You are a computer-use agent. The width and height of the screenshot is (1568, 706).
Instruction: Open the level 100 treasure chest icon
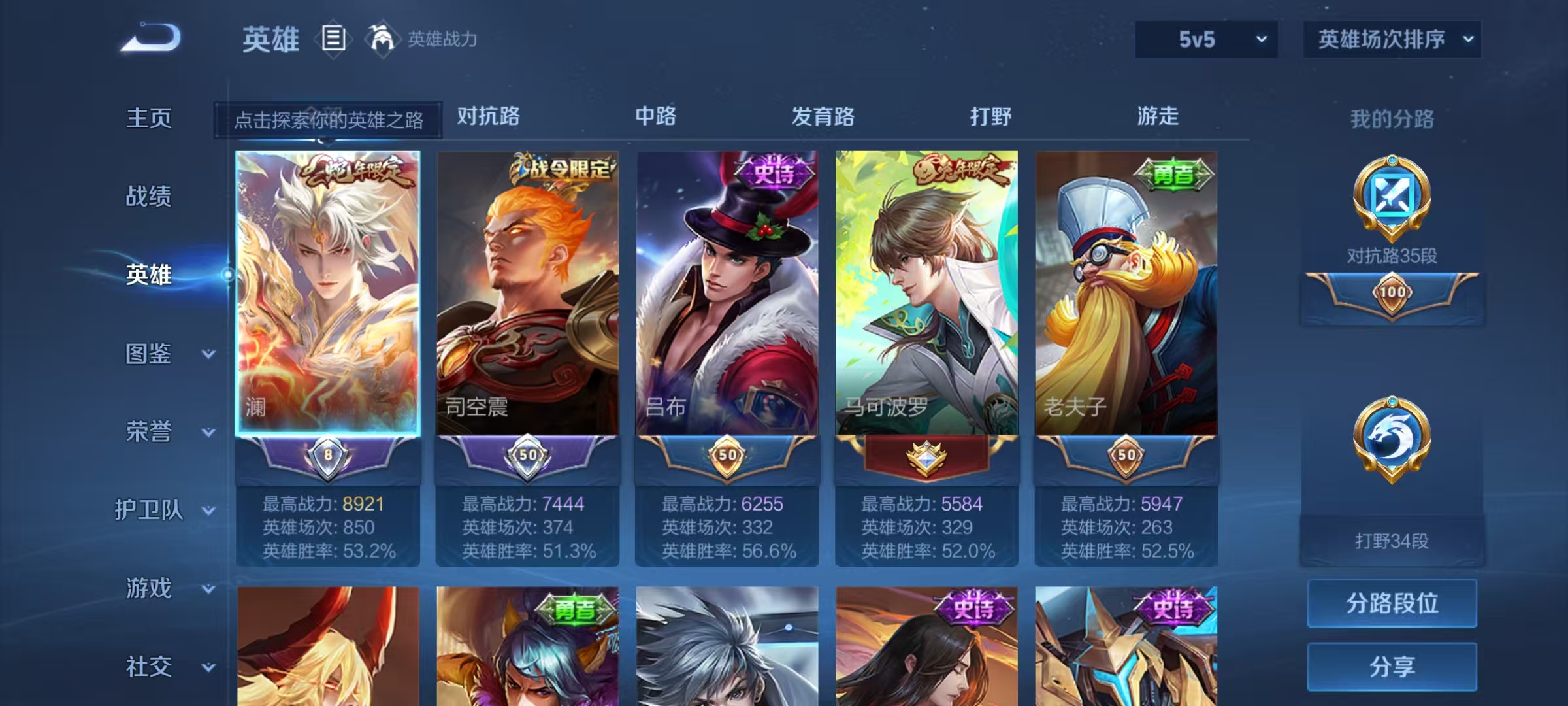tap(1392, 294)
